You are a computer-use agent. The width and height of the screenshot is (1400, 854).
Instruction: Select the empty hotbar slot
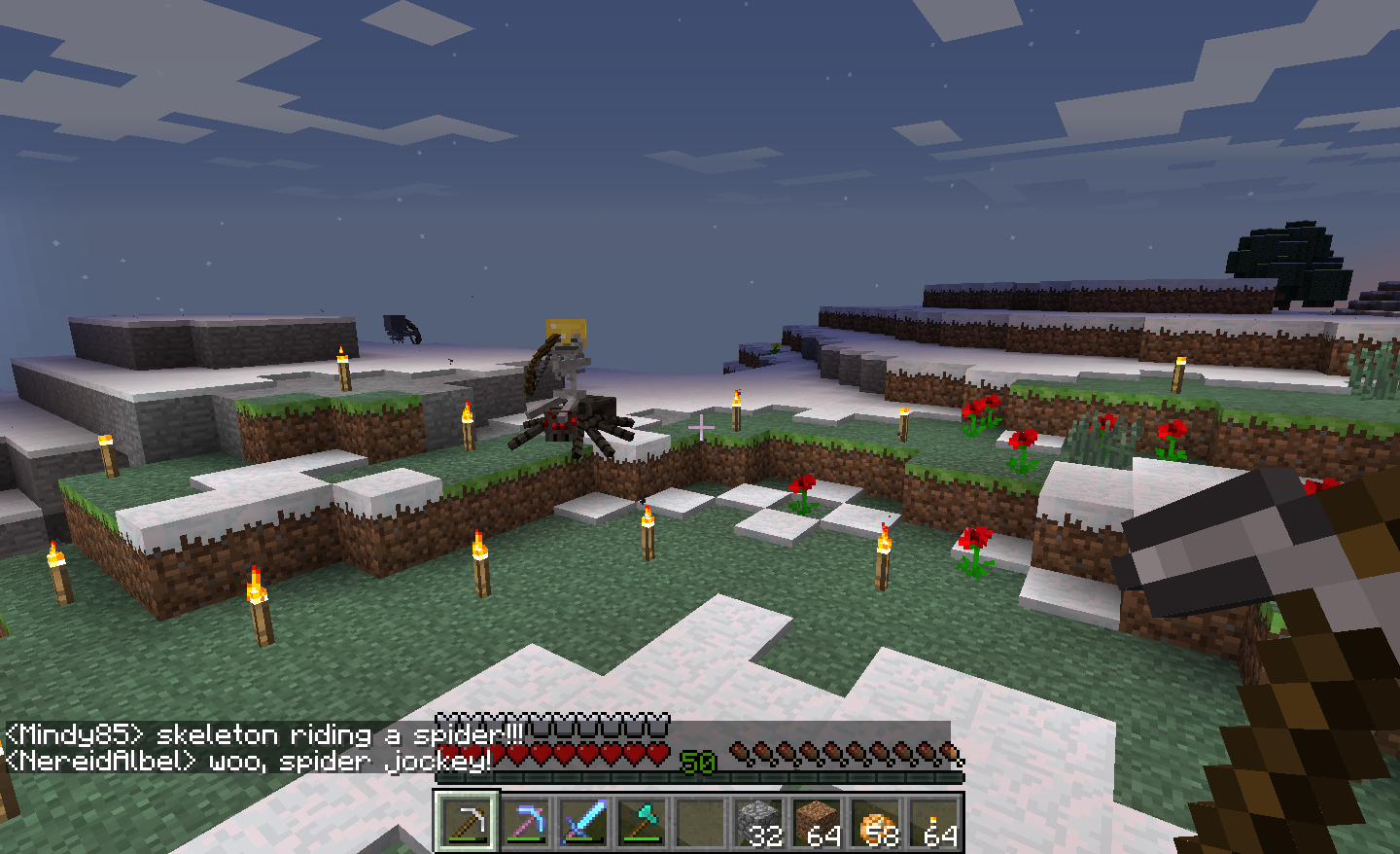[x=700, y=822]
